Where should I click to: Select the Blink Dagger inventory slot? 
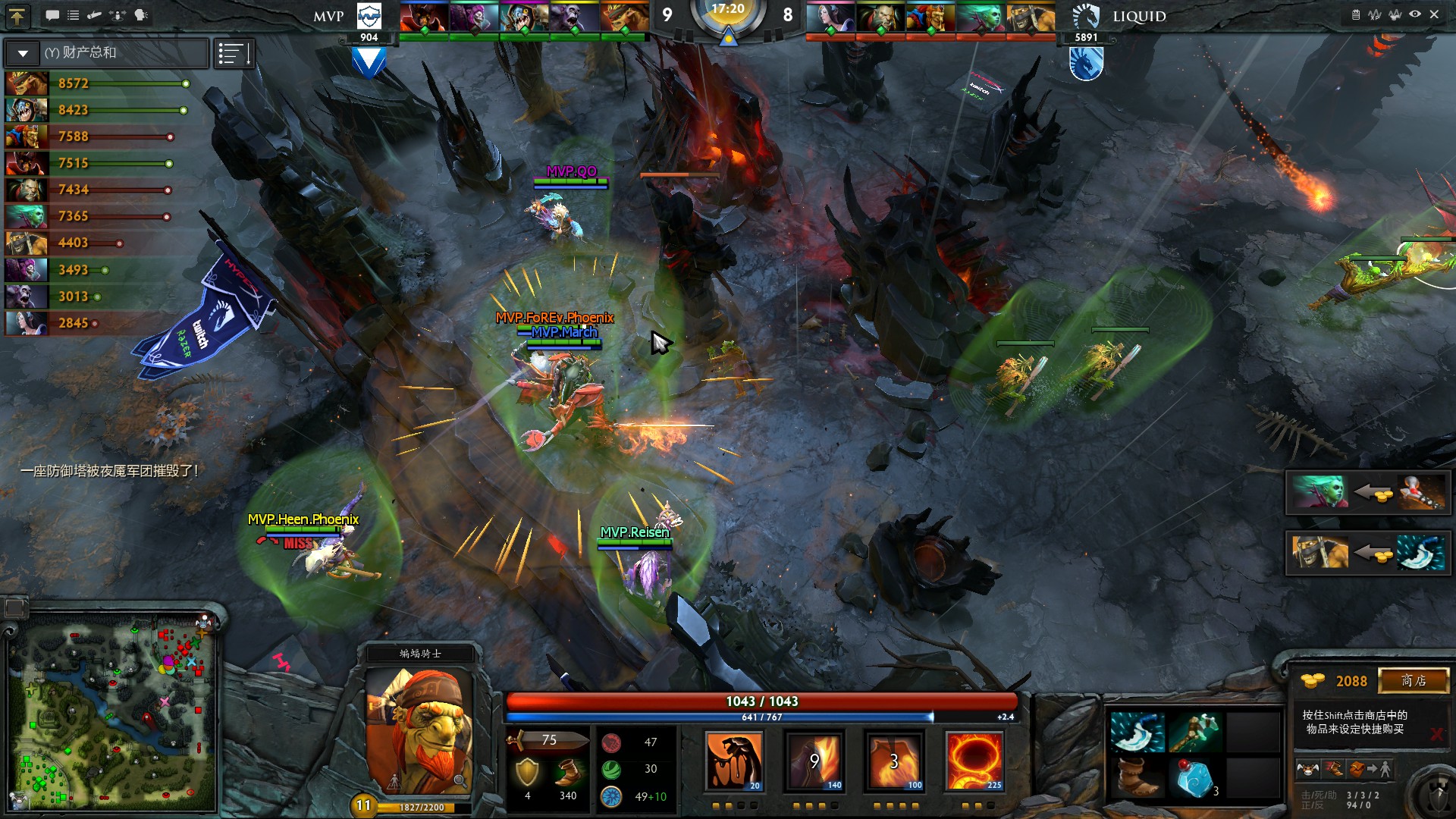[x=1137, y=733]
